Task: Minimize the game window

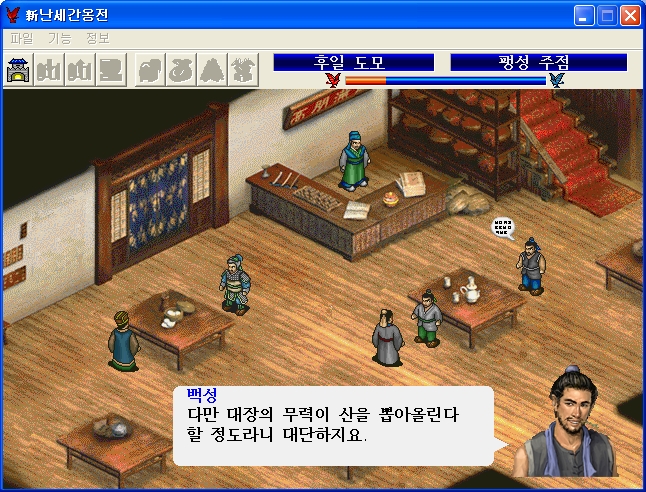Action: pyautogui.click(x=585, y=15)
